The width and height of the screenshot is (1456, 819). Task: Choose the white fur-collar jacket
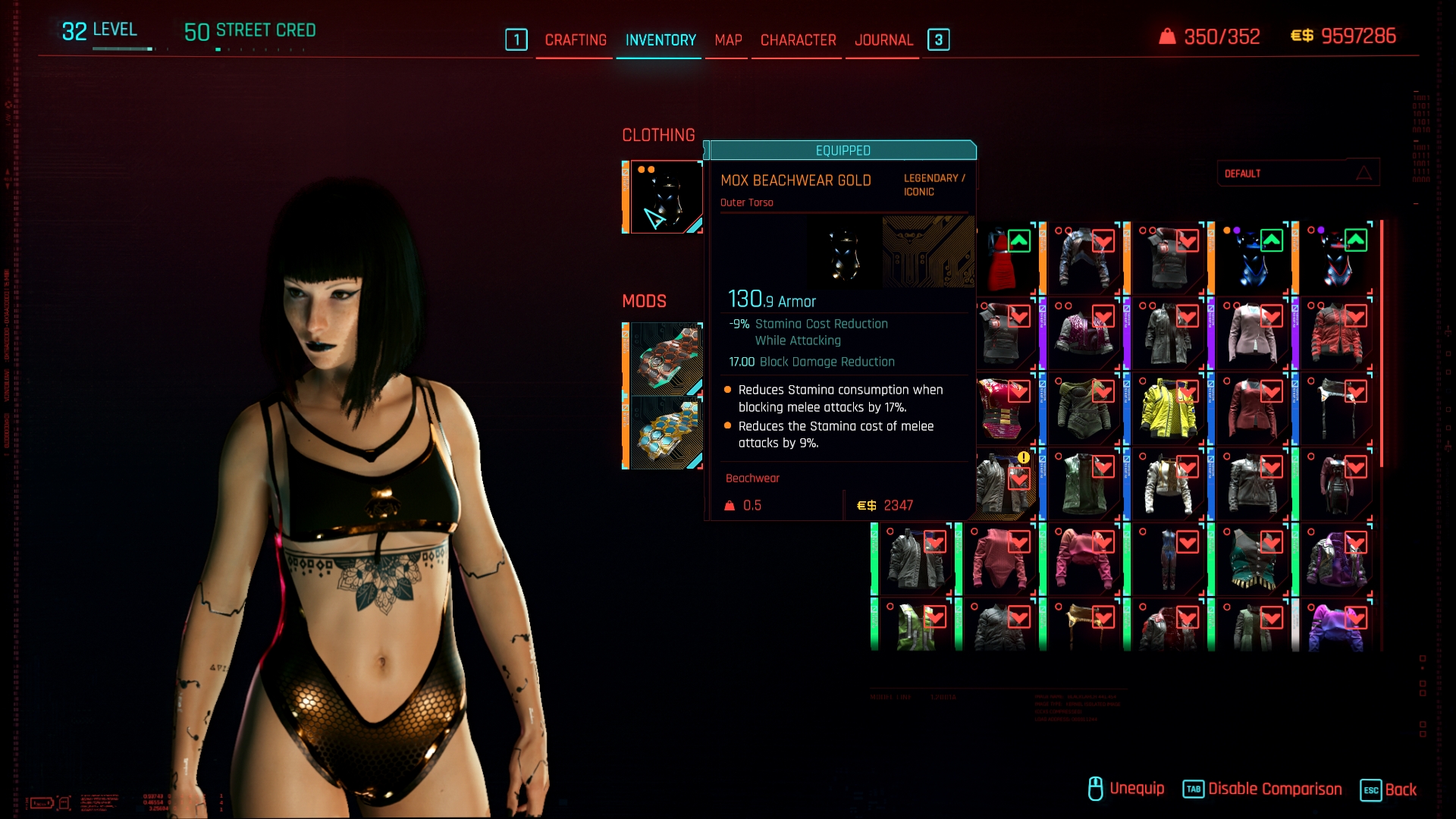click(x=1168, y=485)
